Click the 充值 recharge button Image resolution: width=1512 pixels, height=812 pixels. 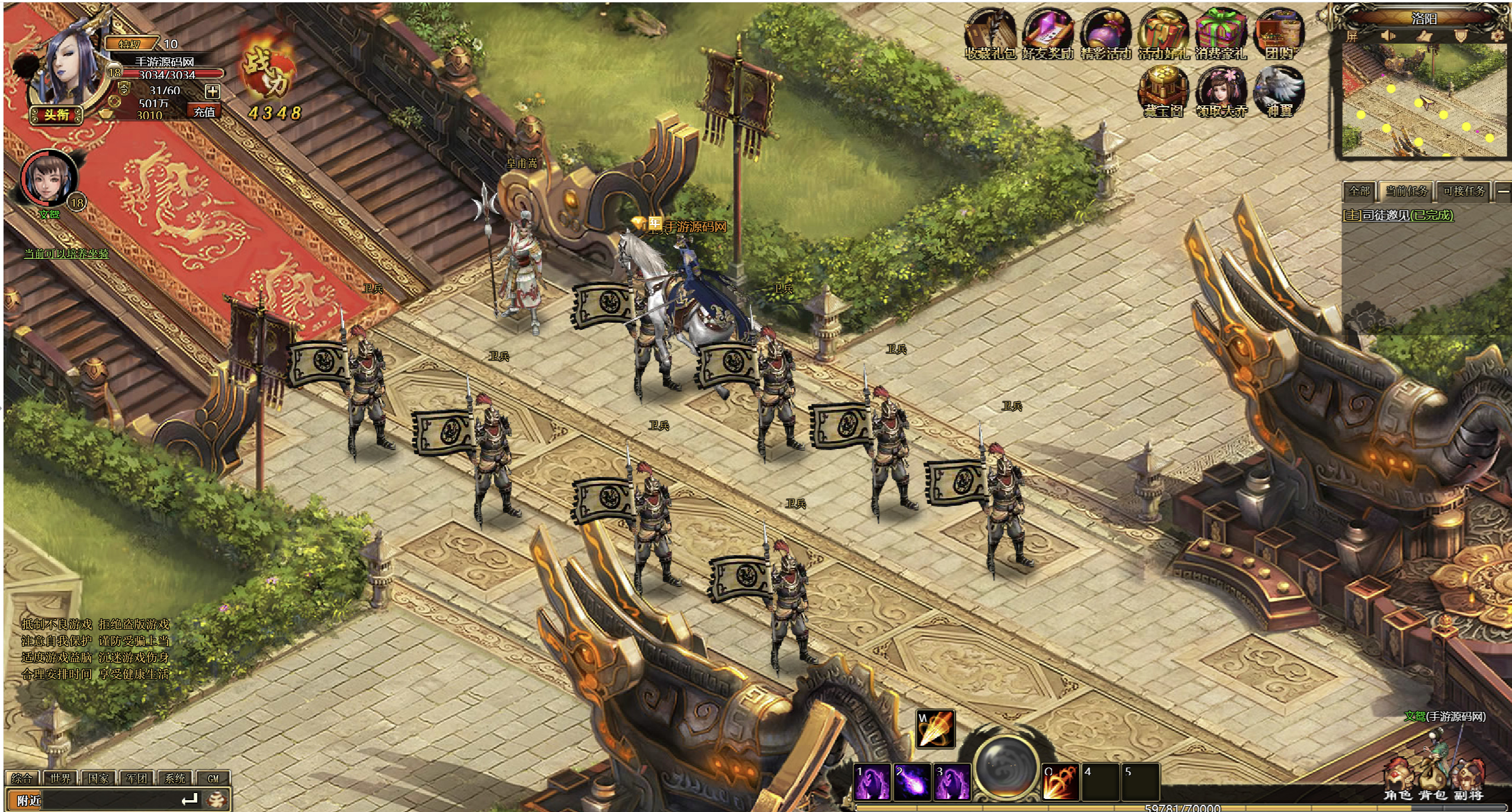click(x=204, y=112)
